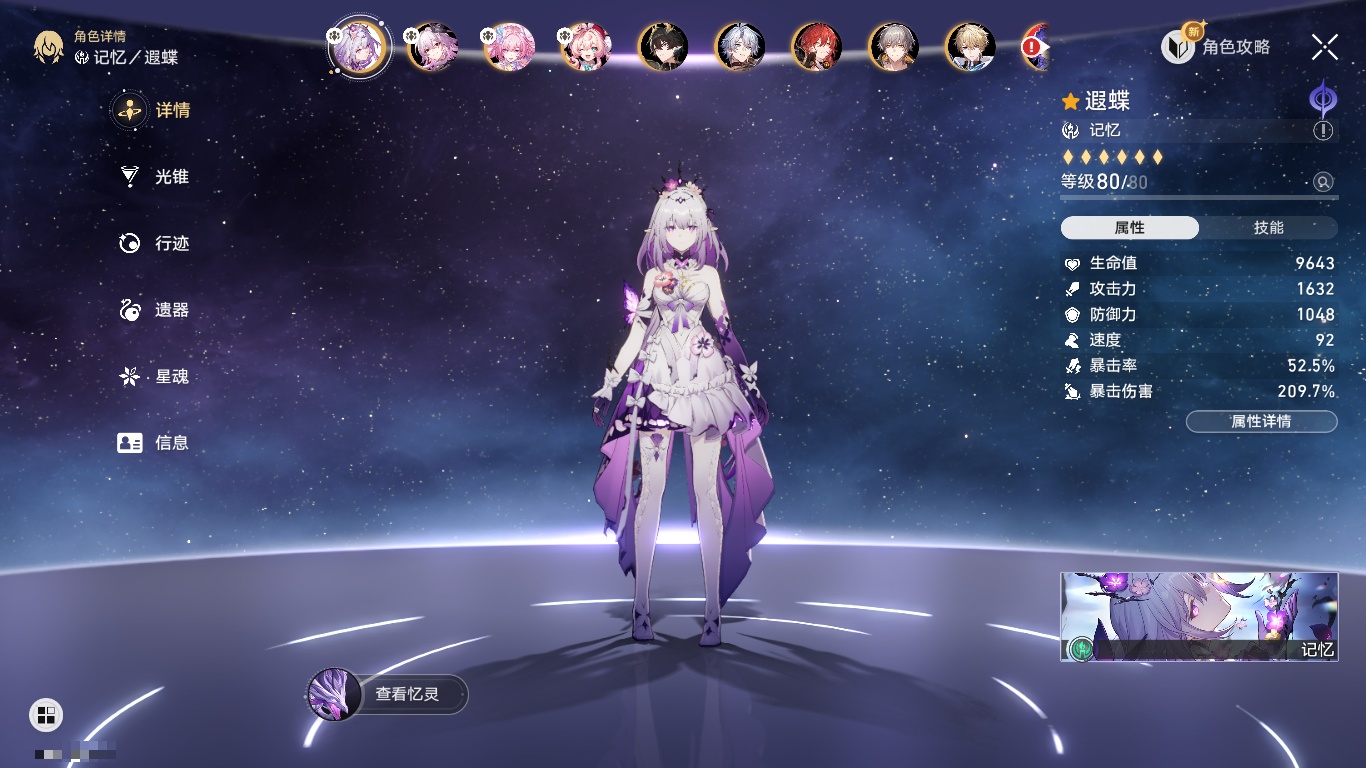Open the 记忆 character artwork thumbnail
The image size is (1366, 768).
click(1199, 617)
